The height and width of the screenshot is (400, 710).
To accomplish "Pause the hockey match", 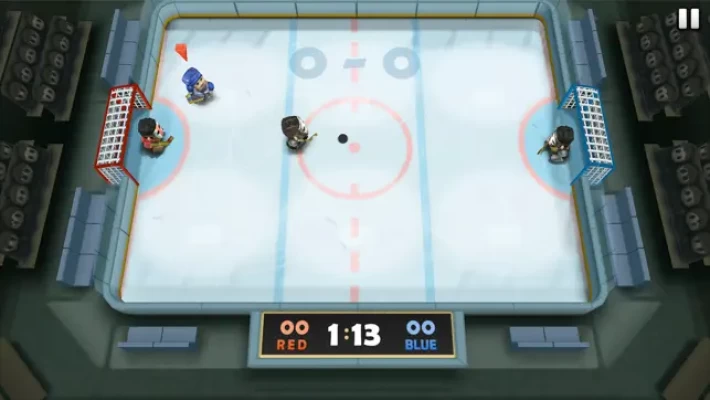I will click(688, 19).
